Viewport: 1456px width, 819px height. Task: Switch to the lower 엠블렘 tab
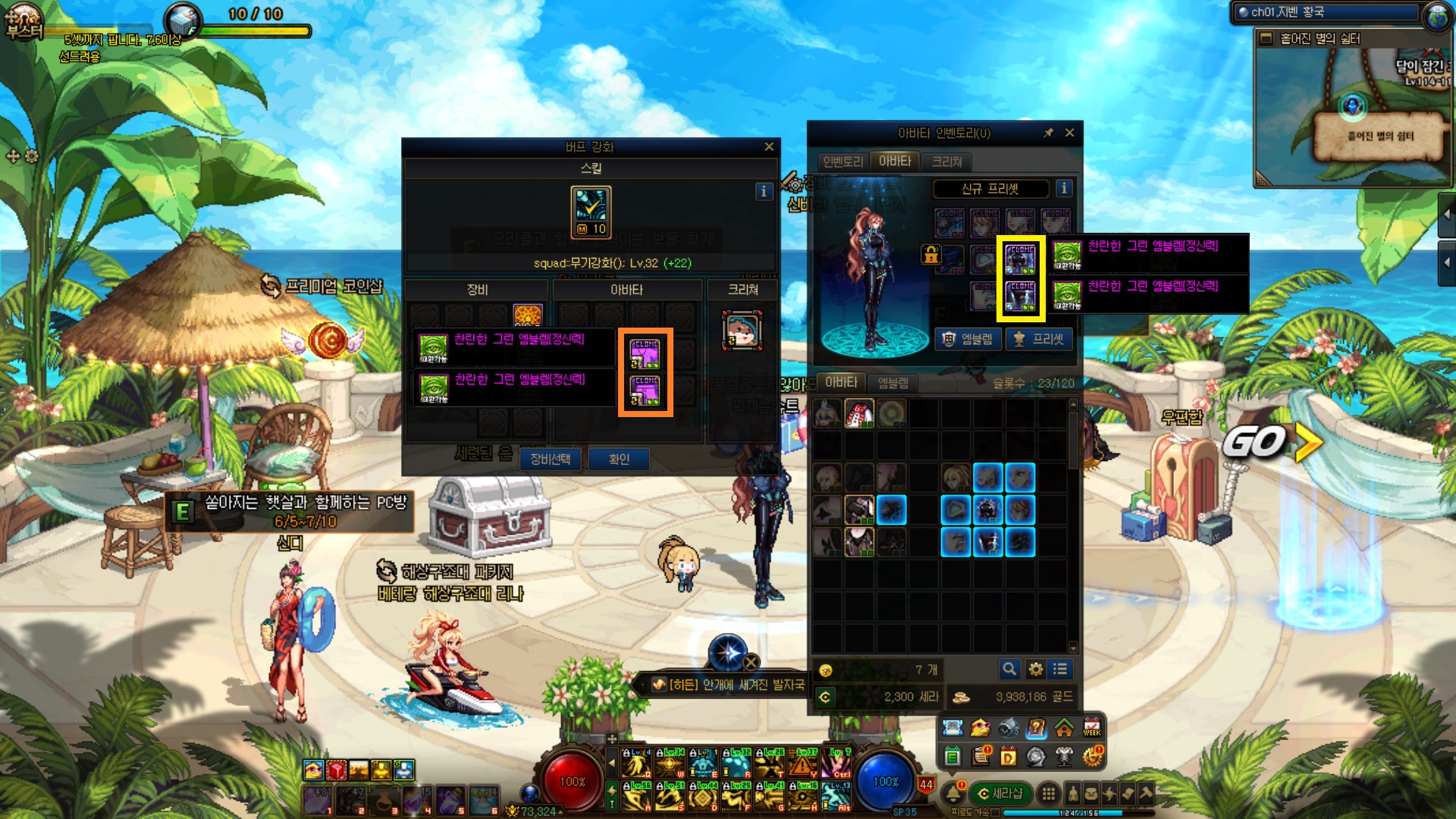pyautogui.click(x=893, y=383)
